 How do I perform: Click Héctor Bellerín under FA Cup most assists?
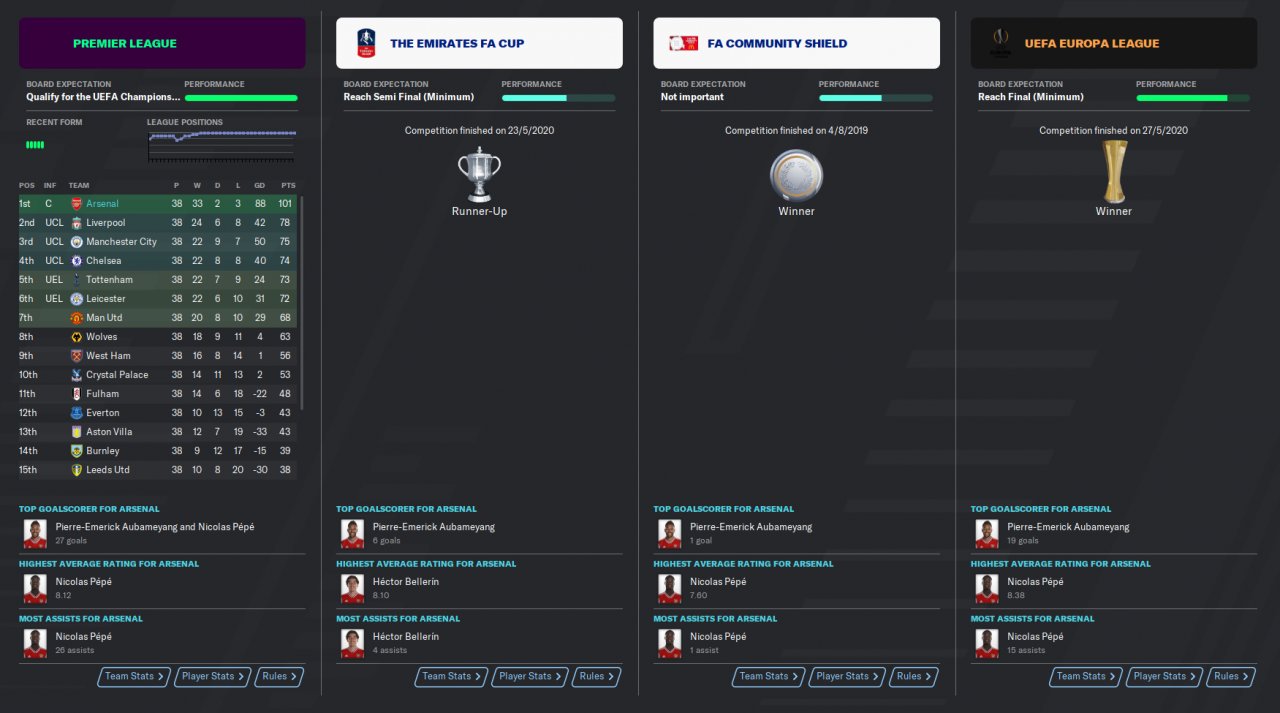(x=405, y=636)
